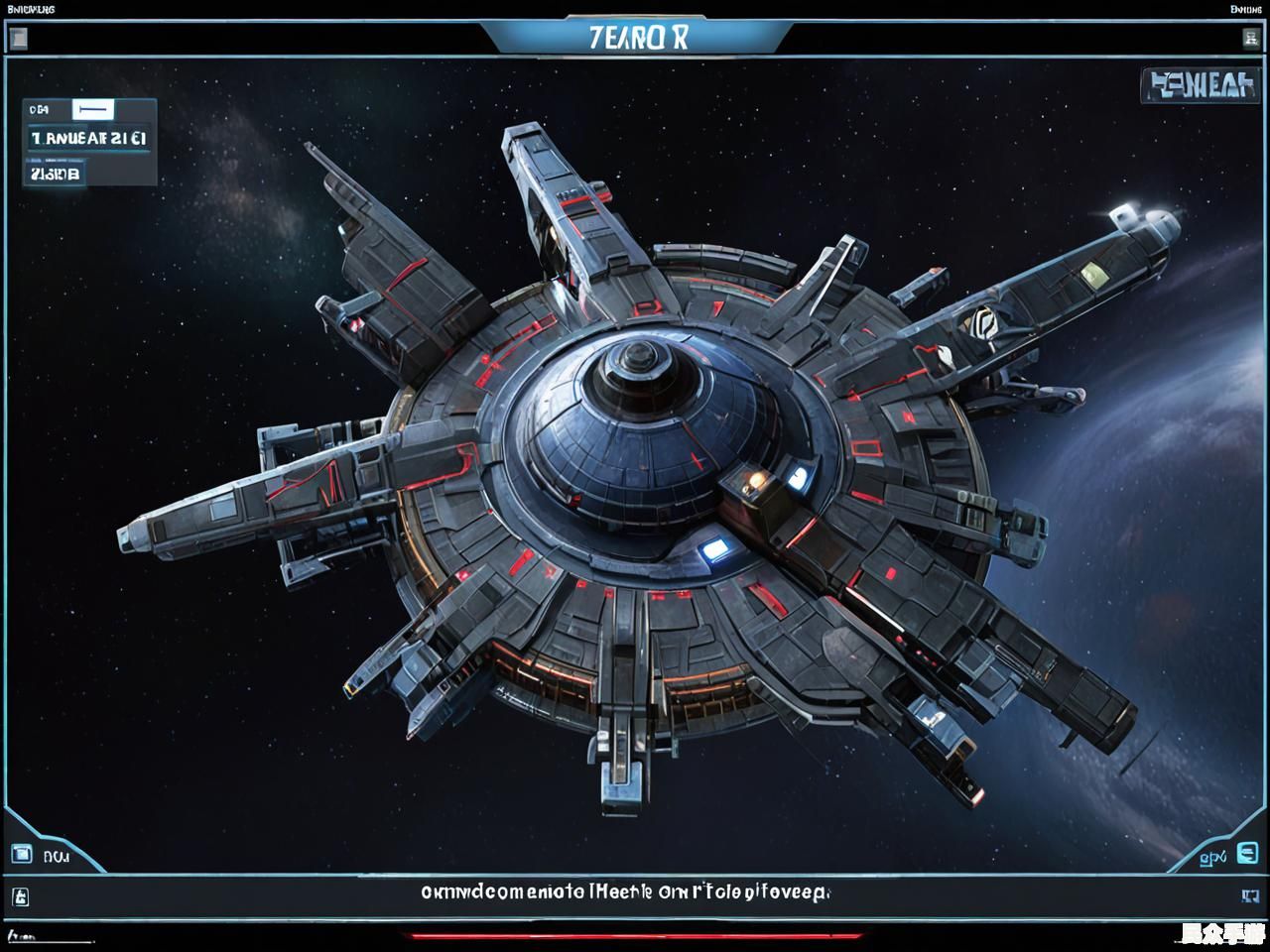Click the small icon at the bottom bar's left end
This screenshot has height=952, width=1270.
pos(20,897)
